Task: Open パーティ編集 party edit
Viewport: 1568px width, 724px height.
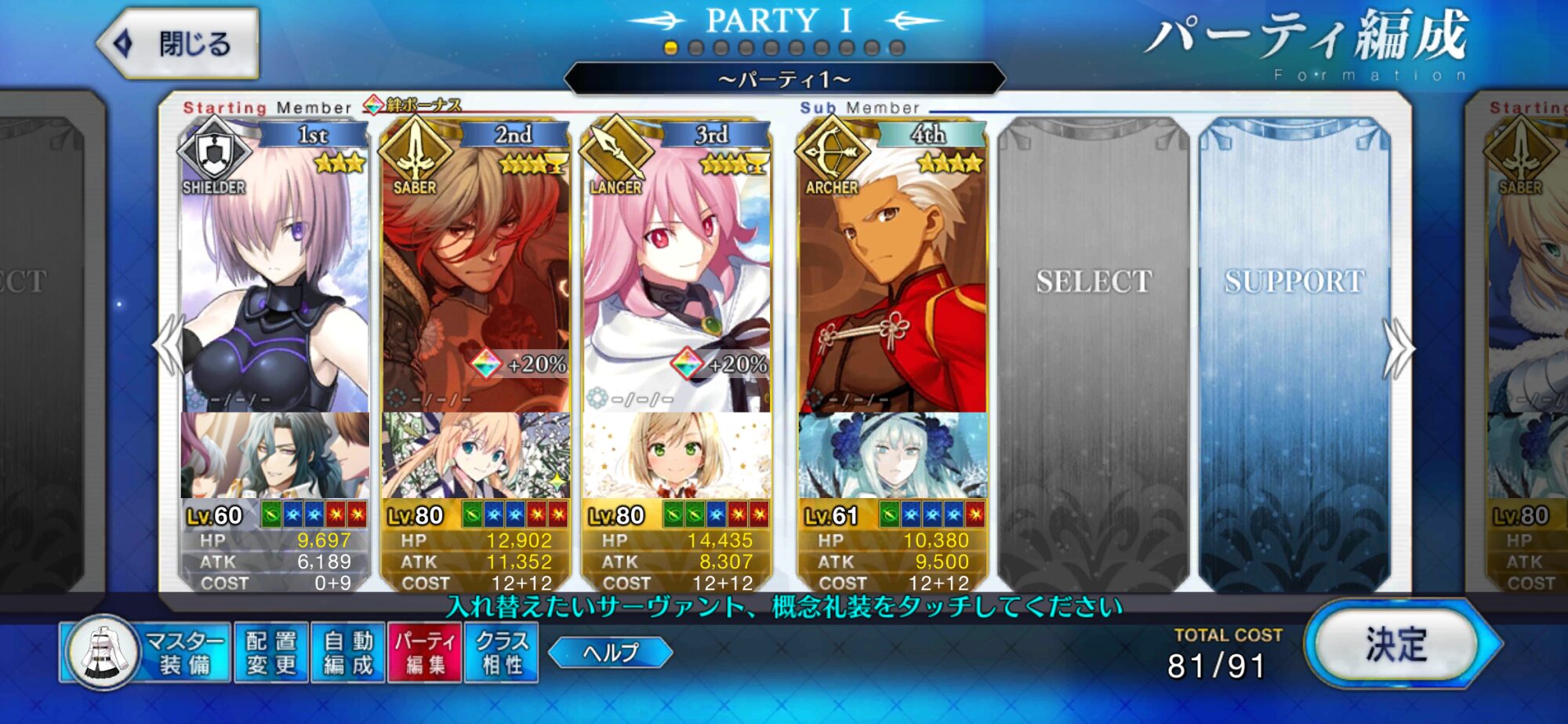Action: coord(424,653)
